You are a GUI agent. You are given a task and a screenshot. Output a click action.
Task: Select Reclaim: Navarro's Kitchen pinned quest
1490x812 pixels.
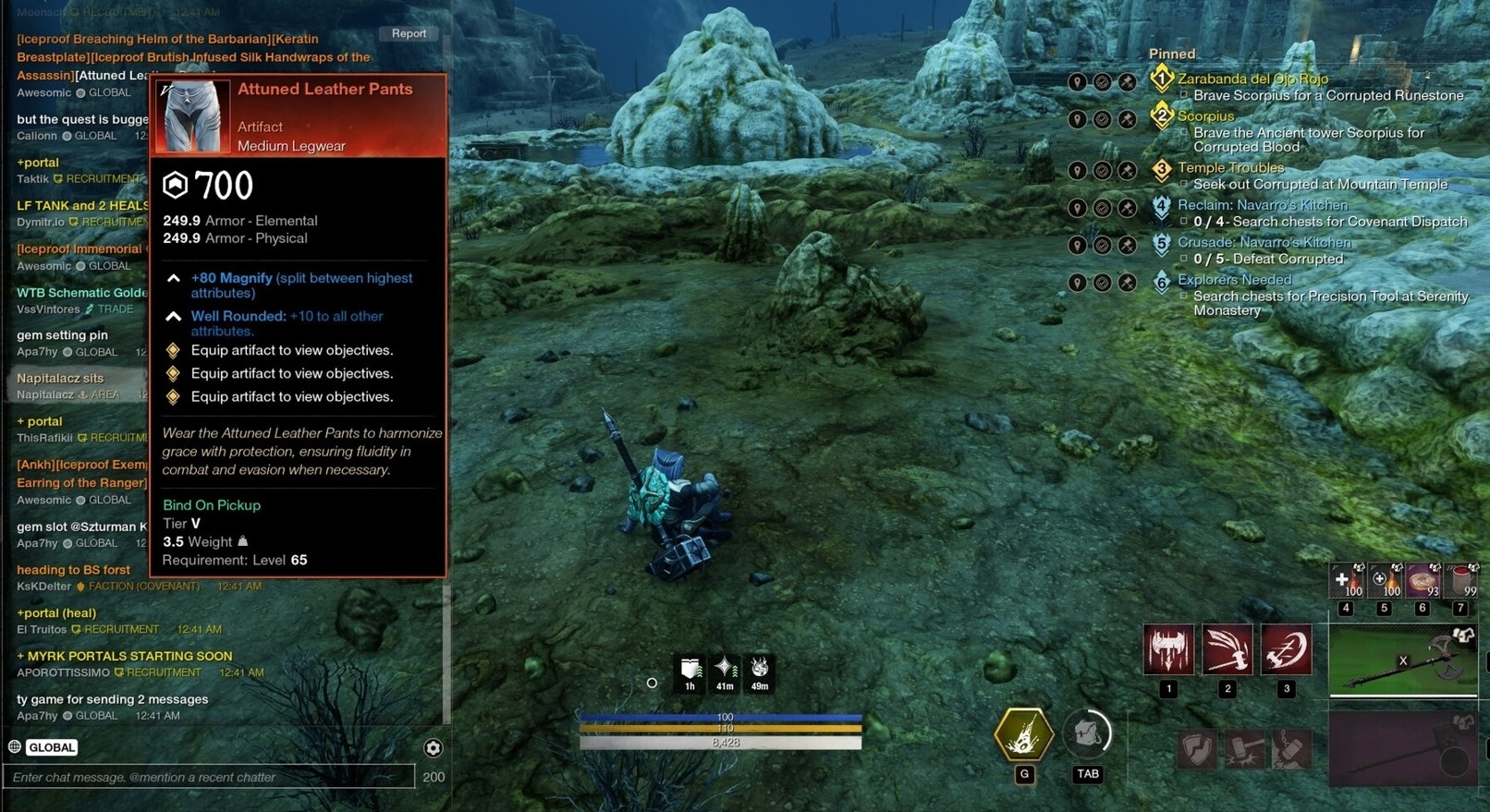click(1262, 205)
